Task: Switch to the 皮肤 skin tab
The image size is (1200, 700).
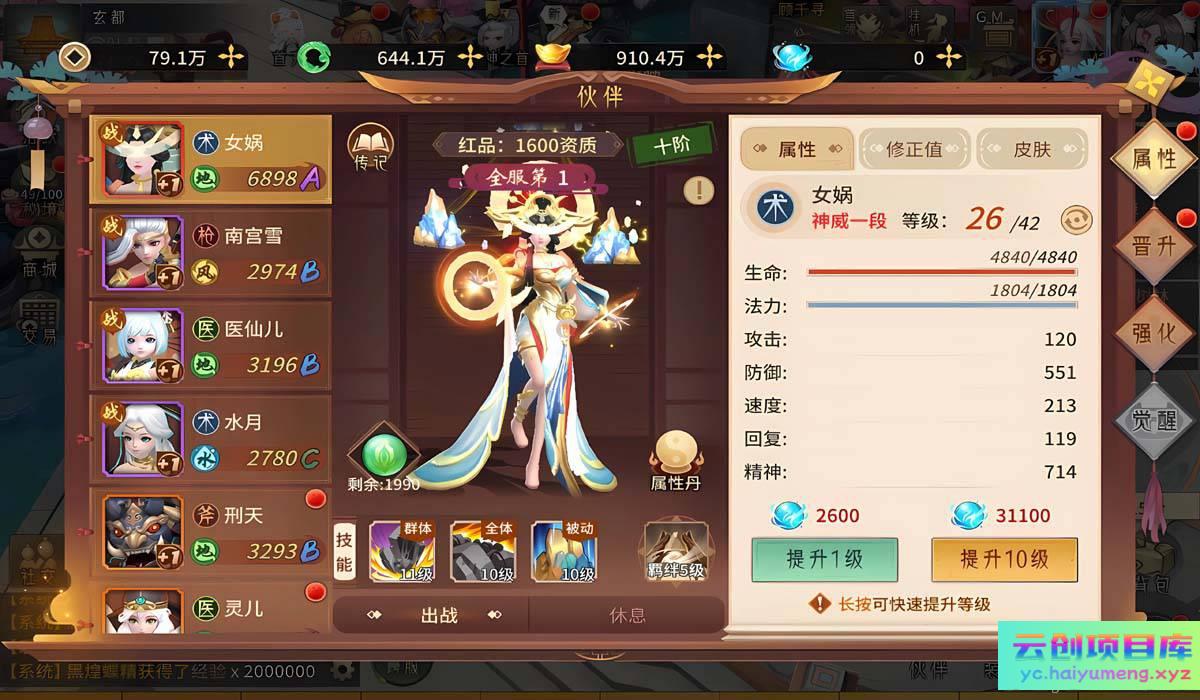Action: point(1032,150)
